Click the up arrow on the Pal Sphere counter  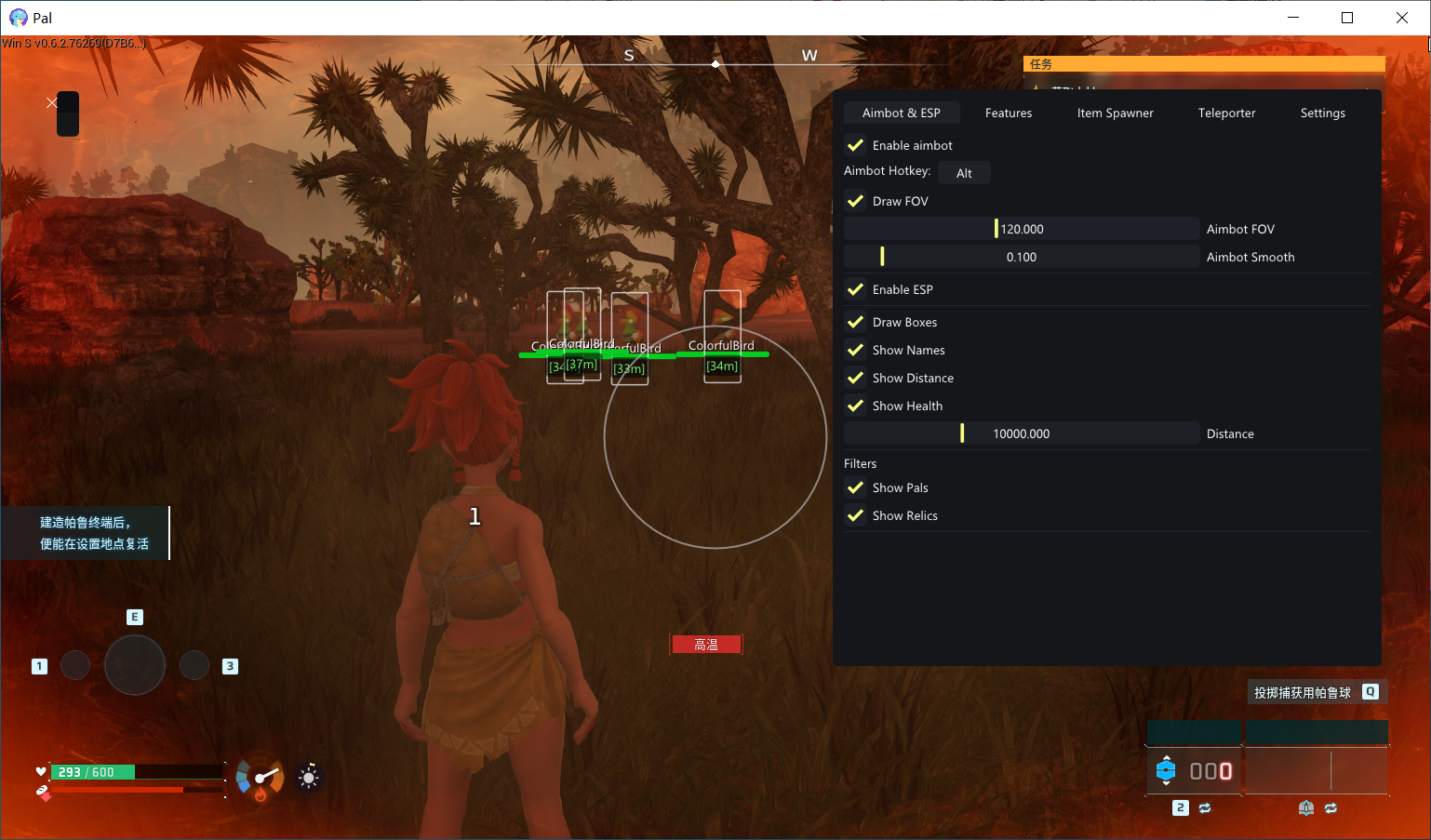pyautogui.click(x=1167, y=755)
